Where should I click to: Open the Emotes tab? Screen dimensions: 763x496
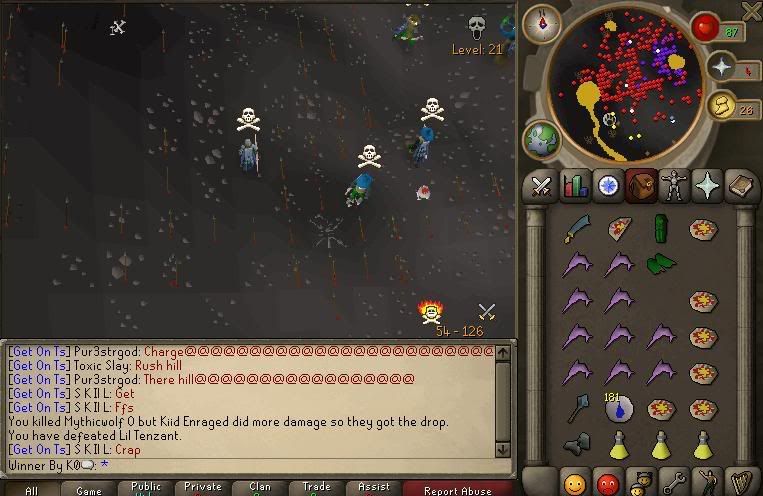[x=710, y=482]
